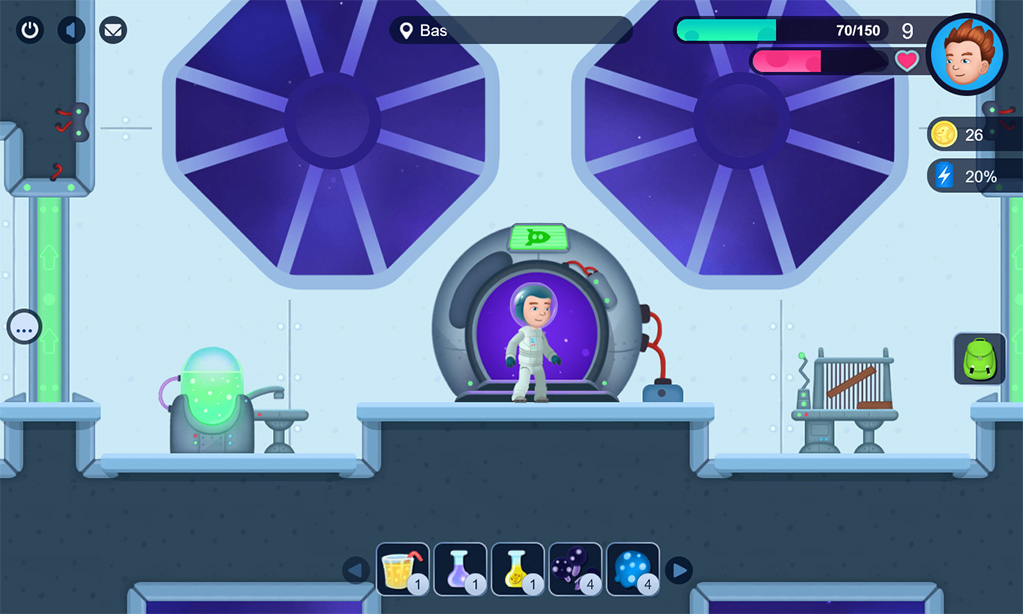Select the yellow lemonade drink slot
Screen dimensions: 1023x614
click(x=403, y=569)
